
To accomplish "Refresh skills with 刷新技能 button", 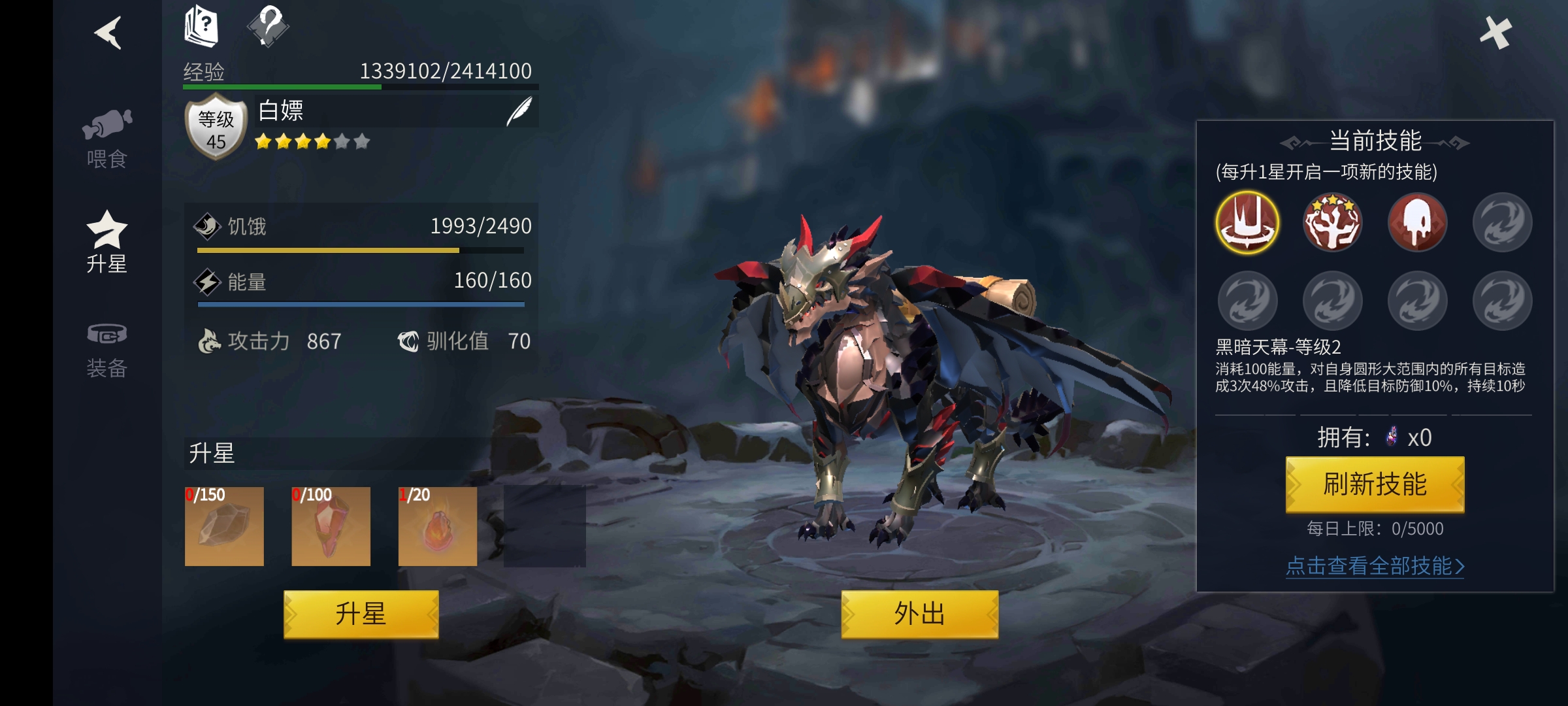I will pyautogui.click(x=1375, y=484).
